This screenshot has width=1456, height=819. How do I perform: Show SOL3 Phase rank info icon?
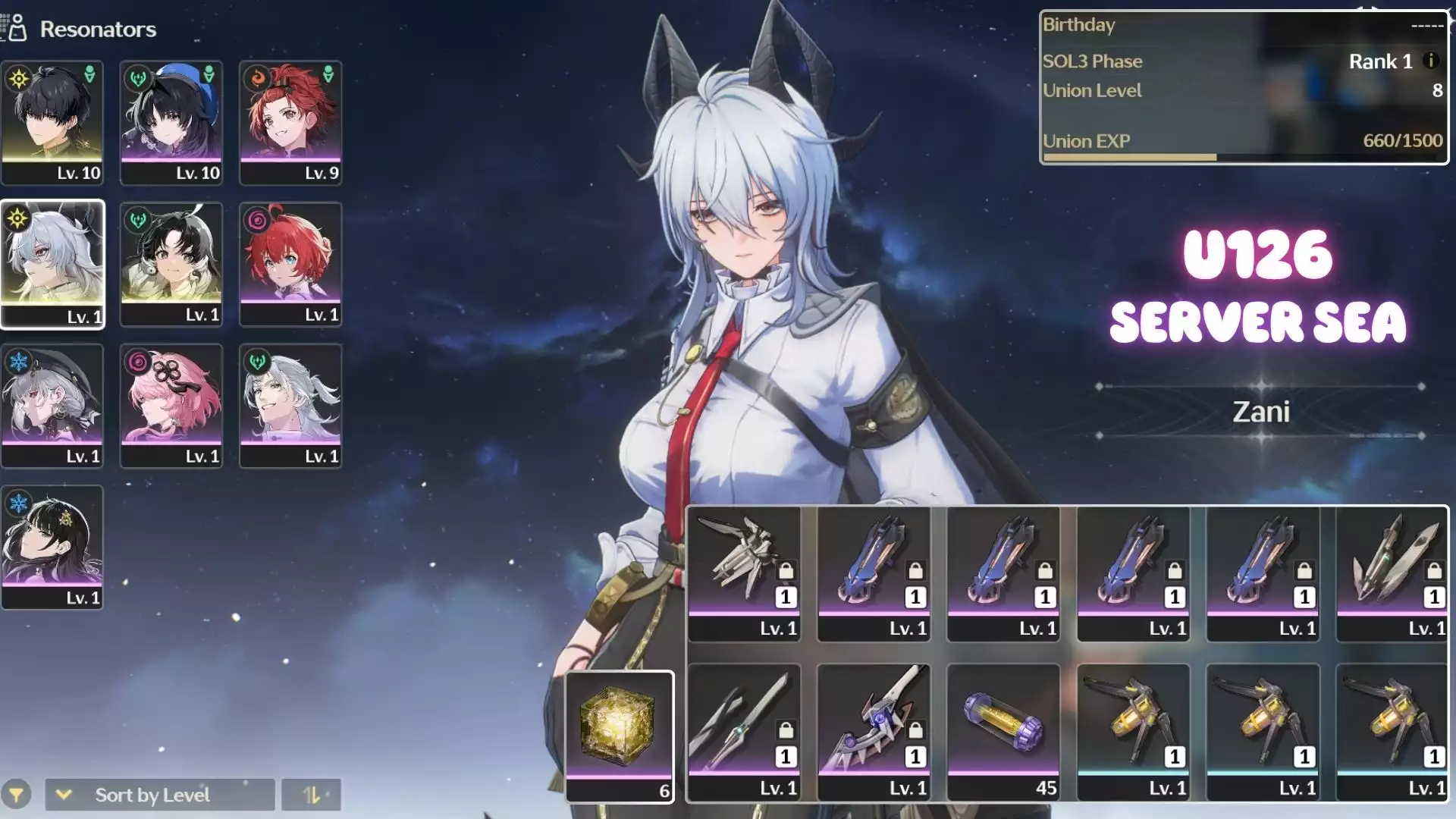pos(1431,61)
